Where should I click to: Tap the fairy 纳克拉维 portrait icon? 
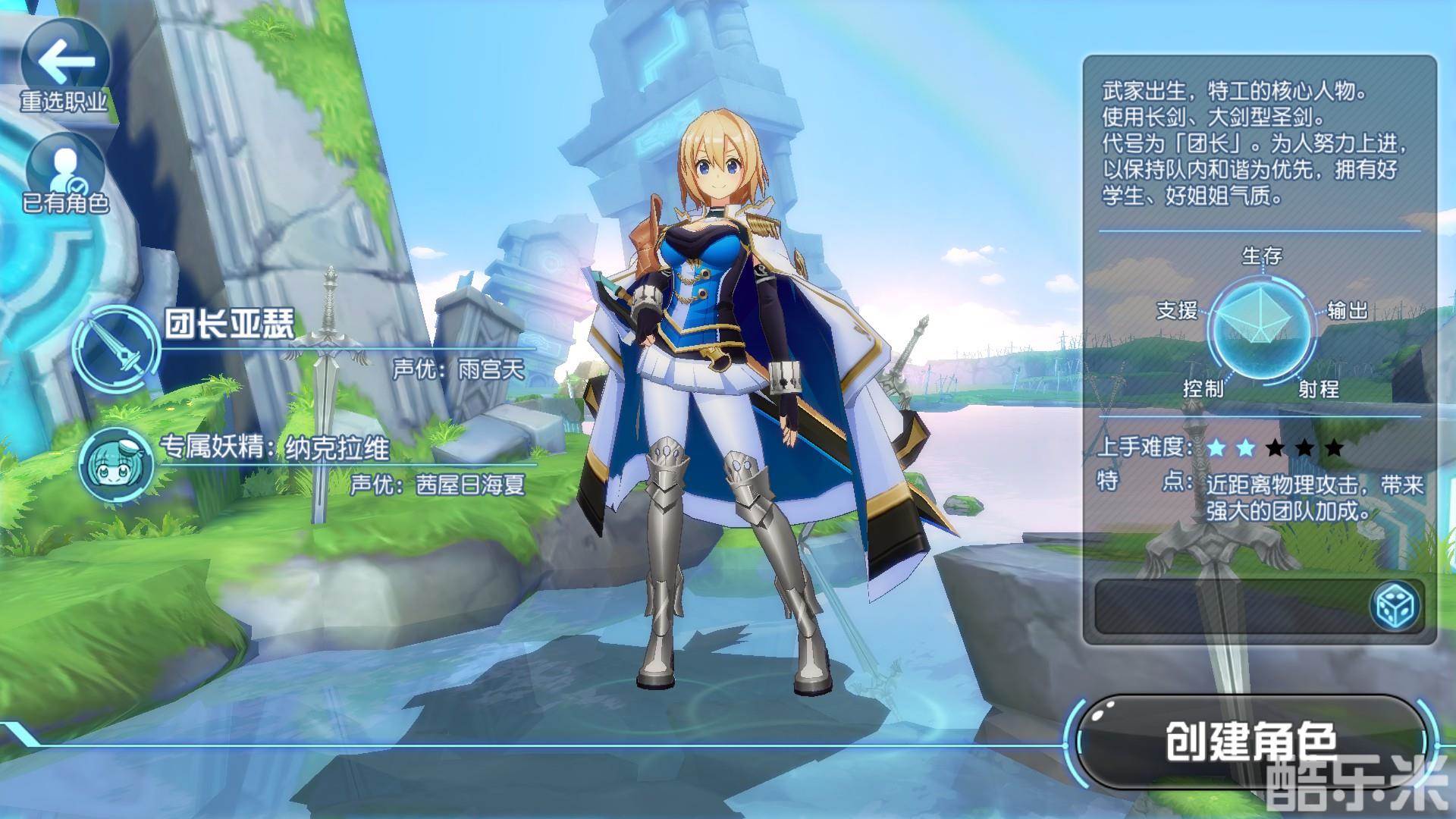117,463
